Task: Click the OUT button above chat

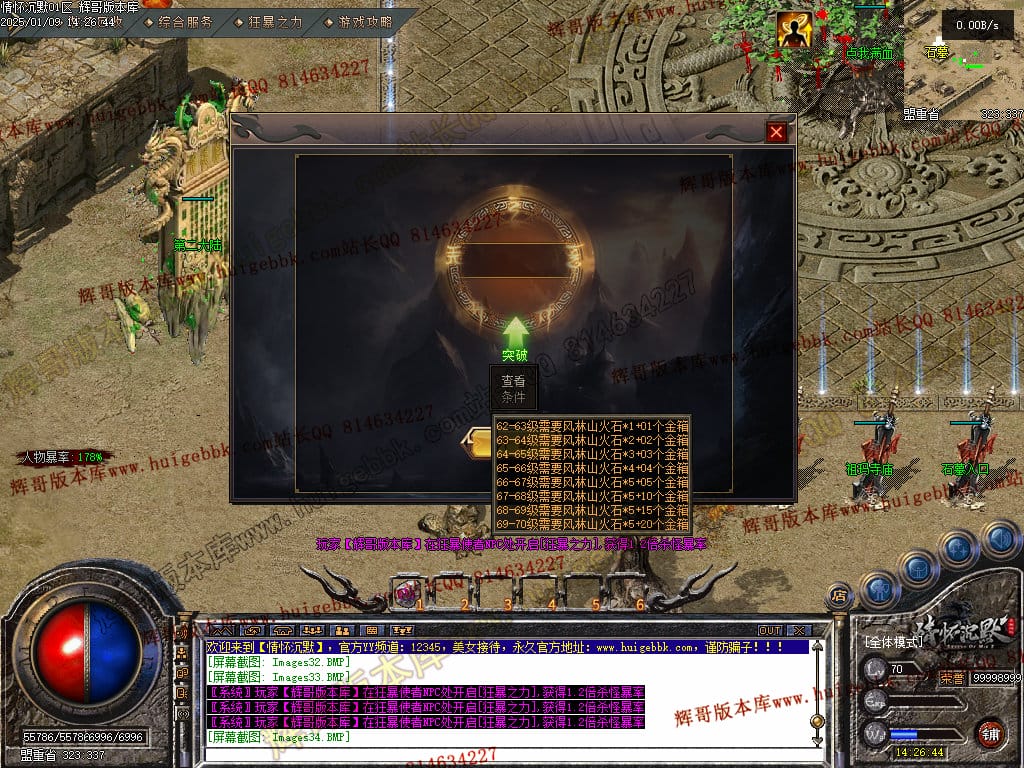Action: click(769, 631)
